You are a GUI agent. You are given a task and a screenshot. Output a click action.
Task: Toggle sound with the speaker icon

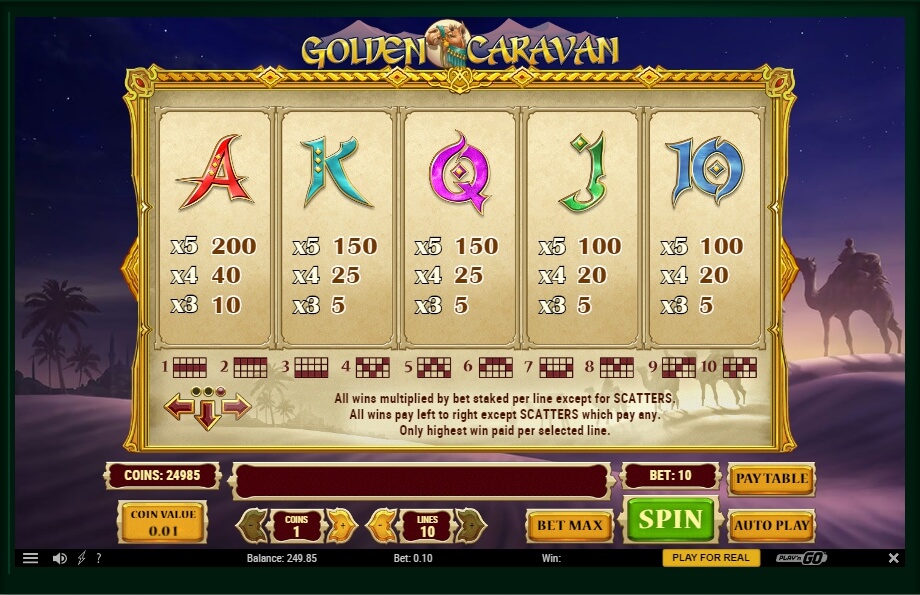tap(59, 558)
